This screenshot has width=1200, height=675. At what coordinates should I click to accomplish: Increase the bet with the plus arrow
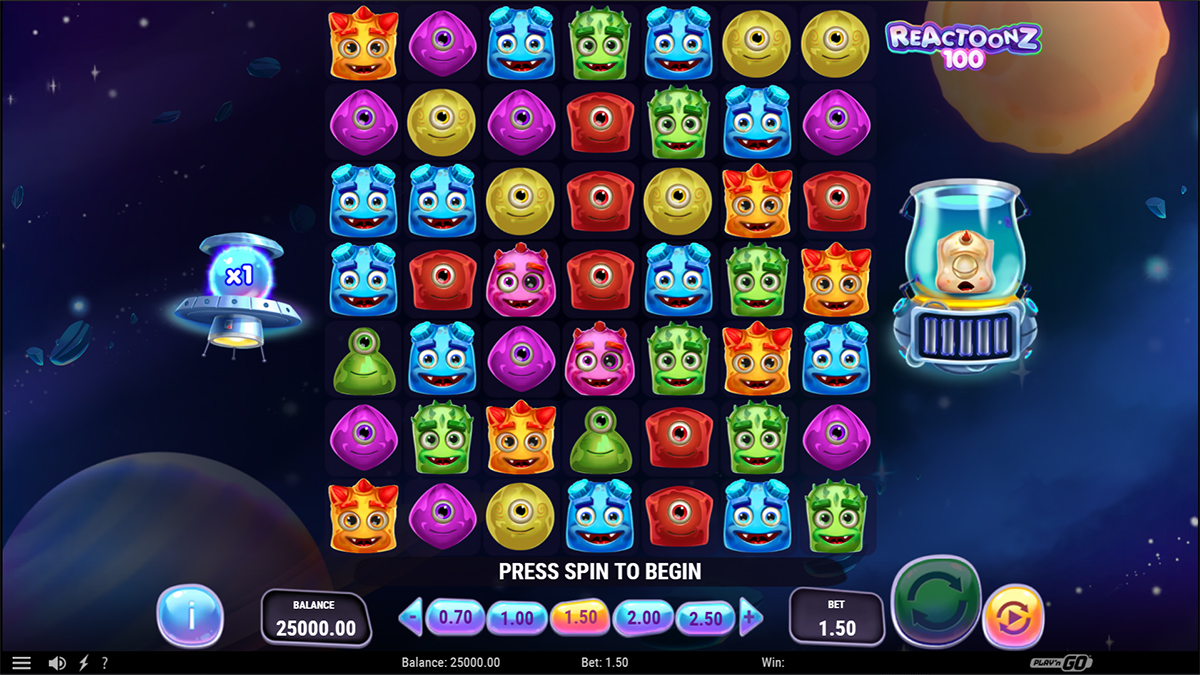(751, 618)
